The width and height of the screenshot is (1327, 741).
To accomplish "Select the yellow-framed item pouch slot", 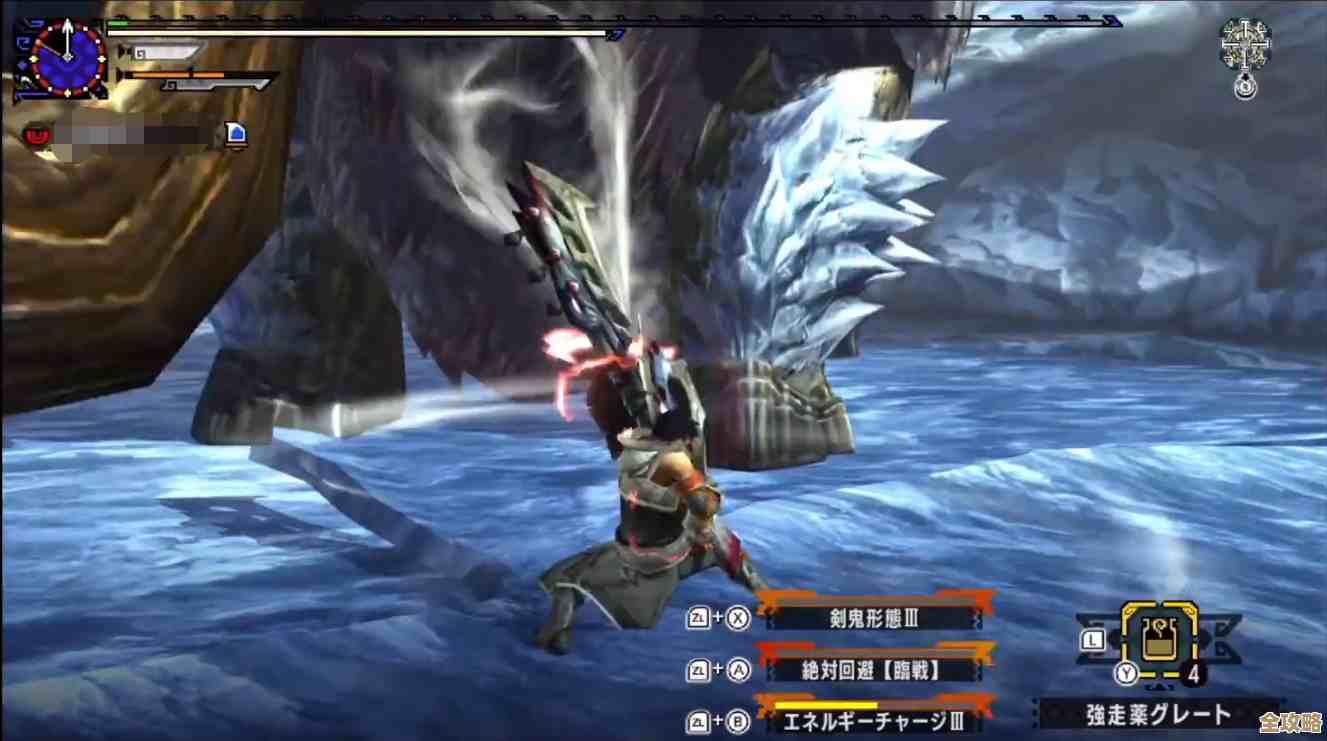I will (x=1159, y=640).
